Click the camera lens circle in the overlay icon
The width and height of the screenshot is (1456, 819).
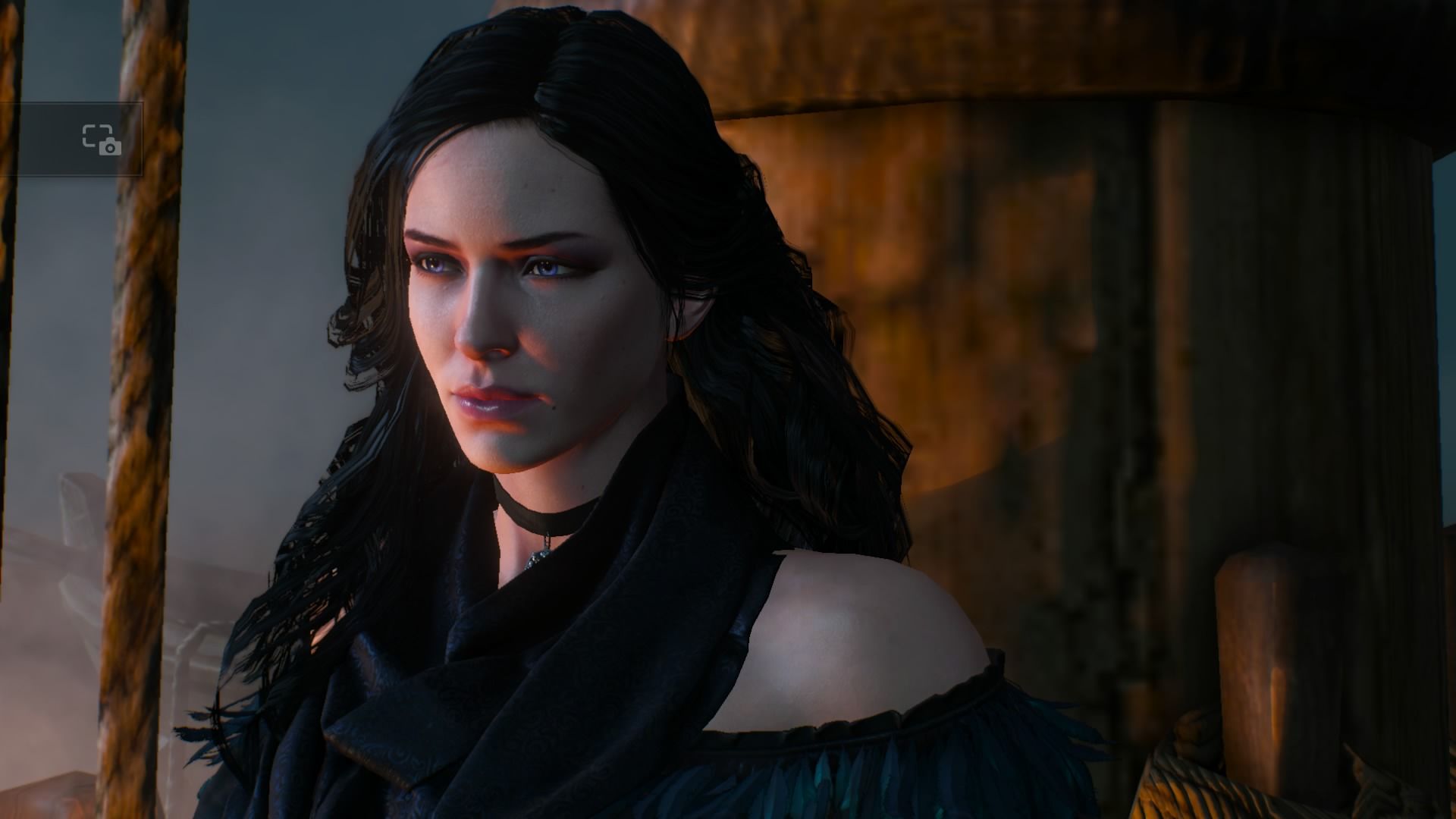pos(111,149)
